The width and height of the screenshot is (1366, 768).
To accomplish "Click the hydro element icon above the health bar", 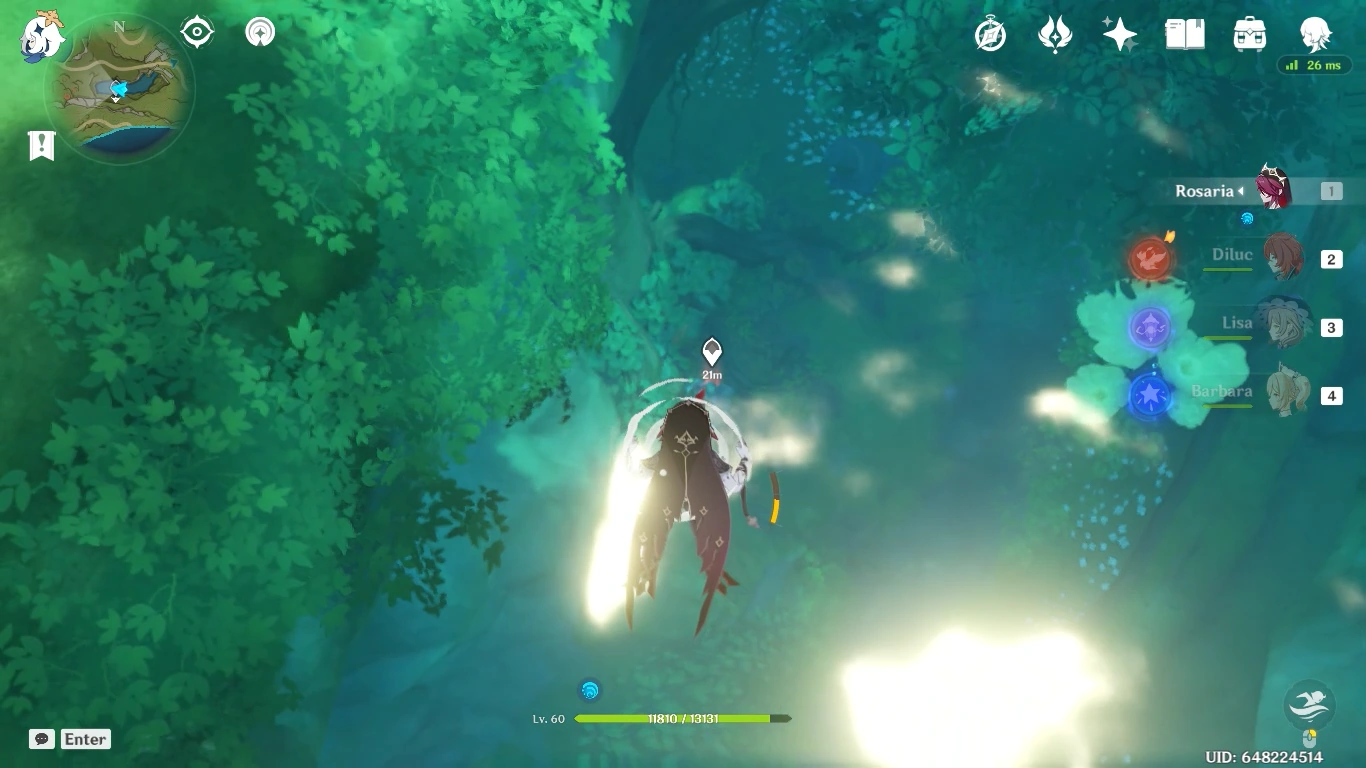I will [589, 689].
